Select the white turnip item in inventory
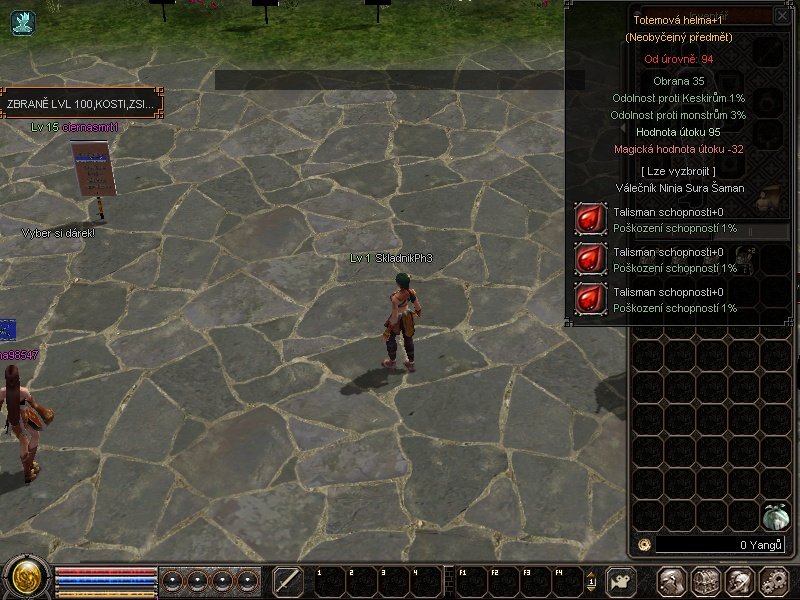 point(775,516)
